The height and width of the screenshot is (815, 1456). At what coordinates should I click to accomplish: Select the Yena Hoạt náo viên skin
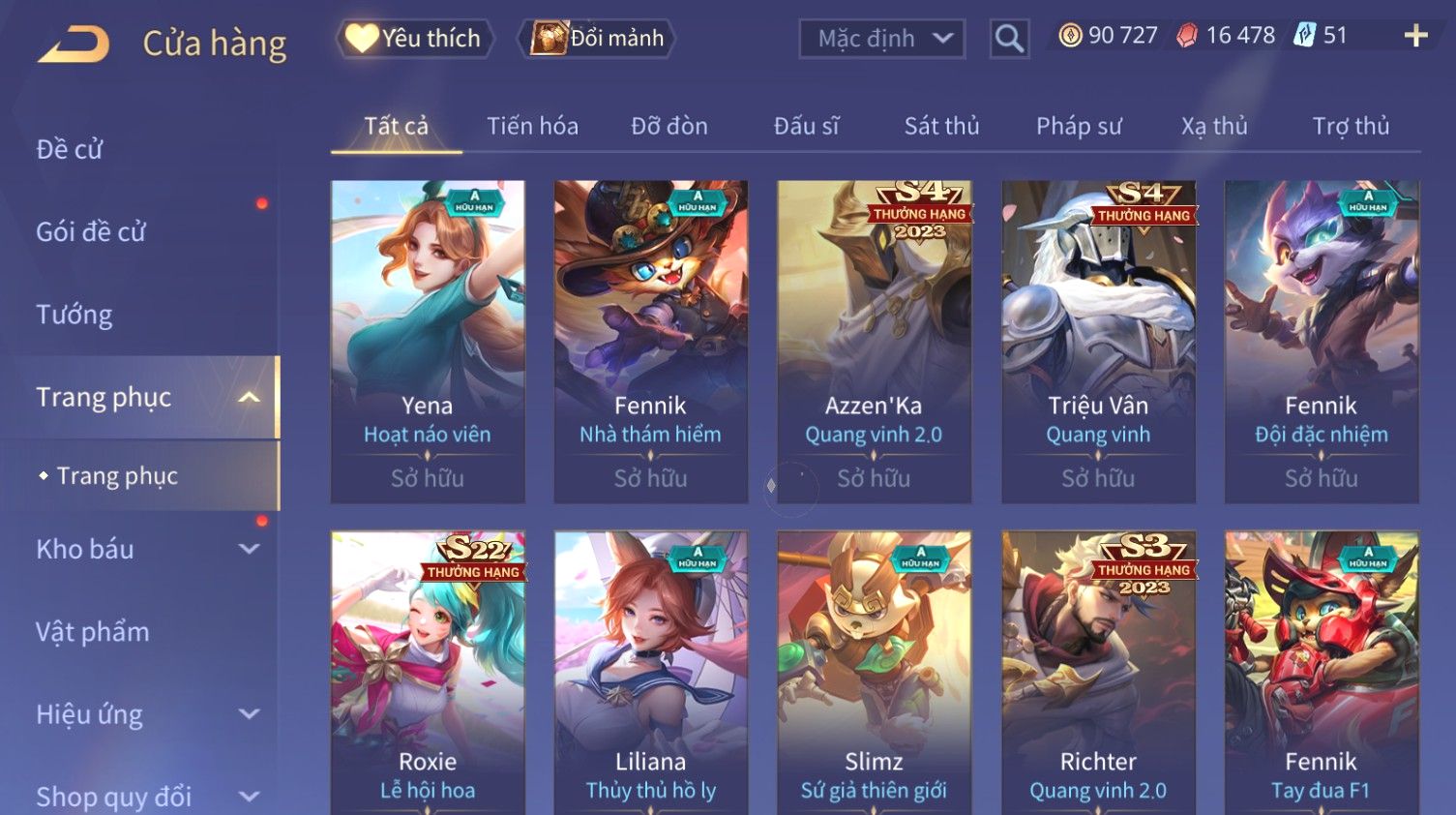[428, 341]
